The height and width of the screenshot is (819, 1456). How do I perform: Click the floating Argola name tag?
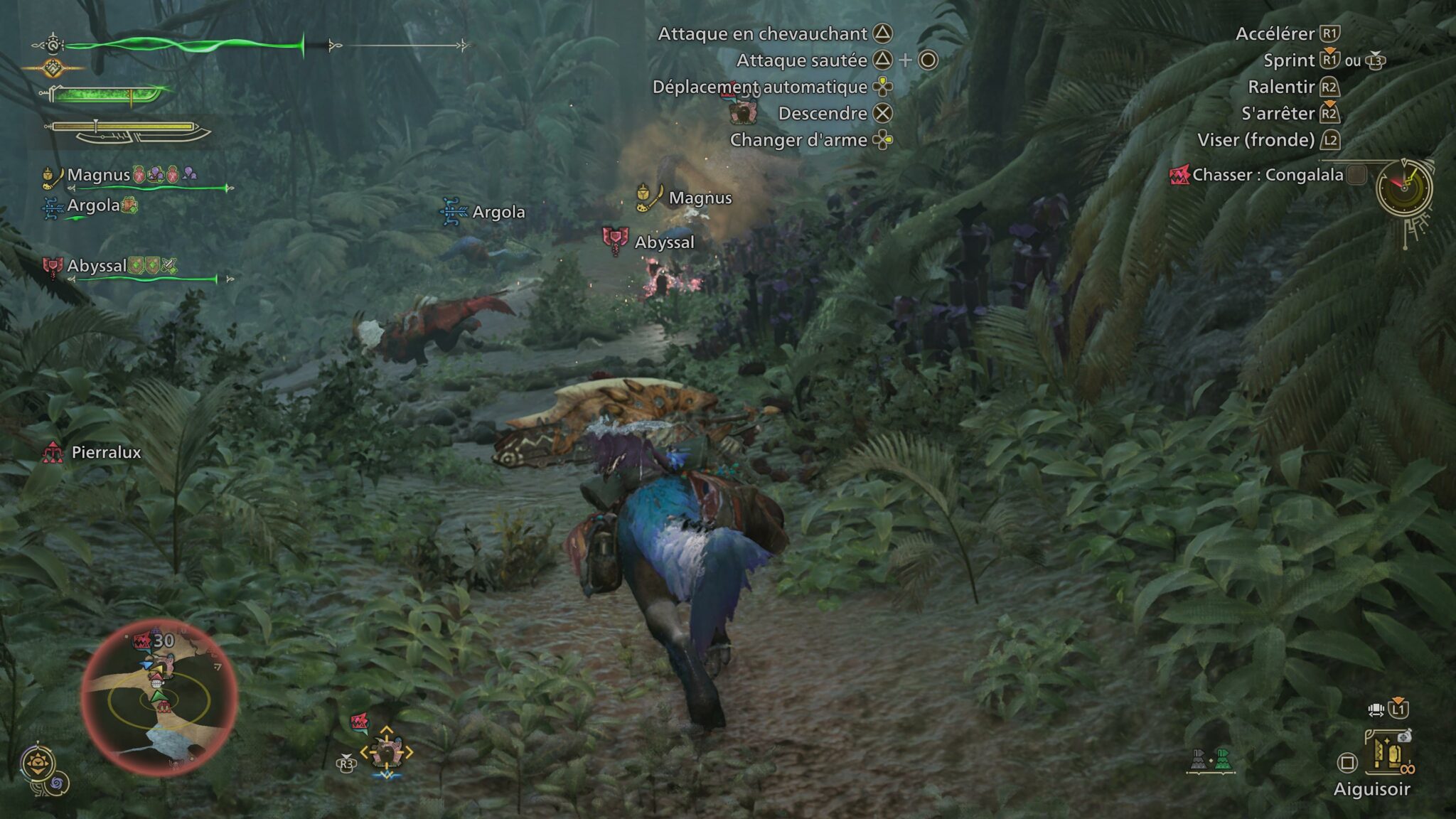(498, 212)
